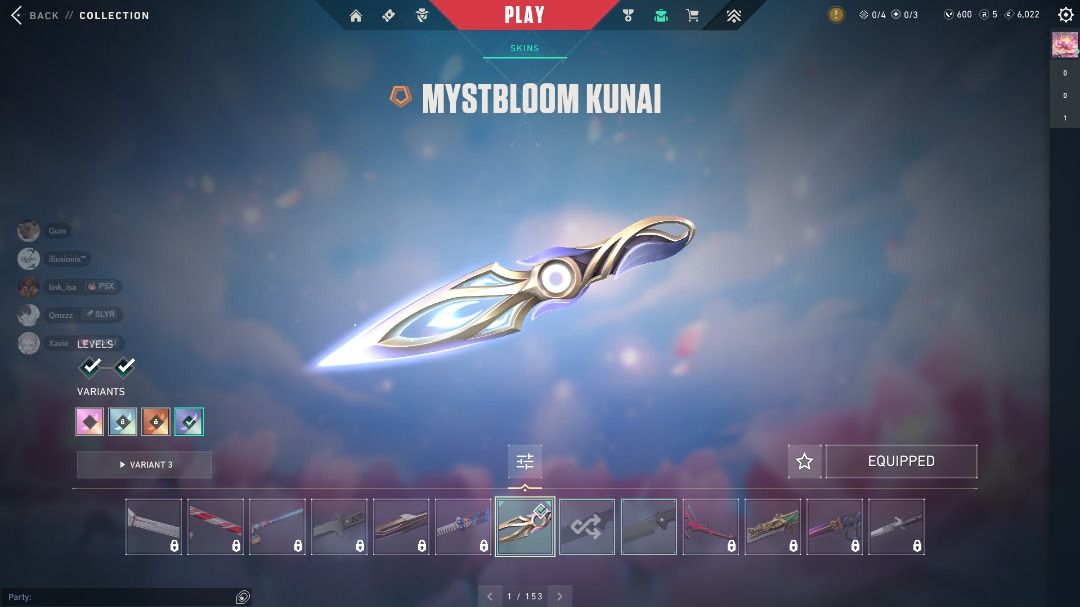Open the Home screen from top navigation

[356, 16]
